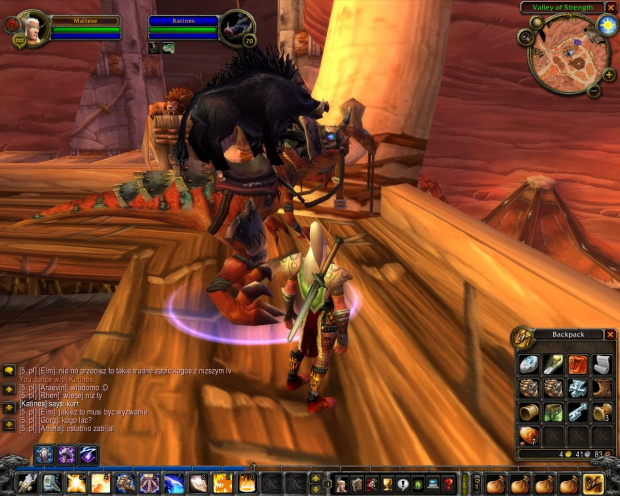Zoom out the minimap
This screenshot has height=496, width=620.
(594, 90)
